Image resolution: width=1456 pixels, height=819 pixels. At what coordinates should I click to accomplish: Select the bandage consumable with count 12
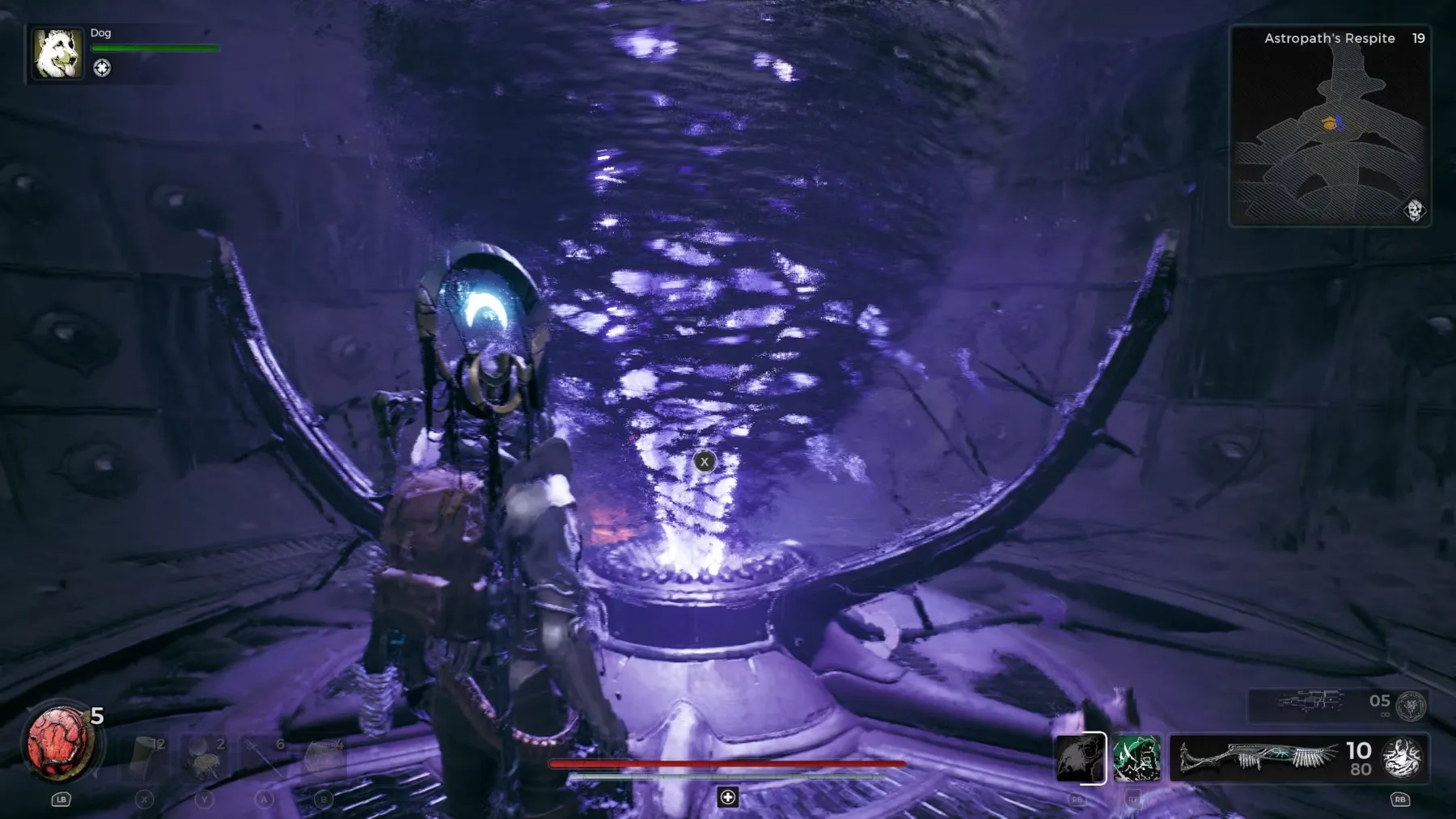(147, 758)
